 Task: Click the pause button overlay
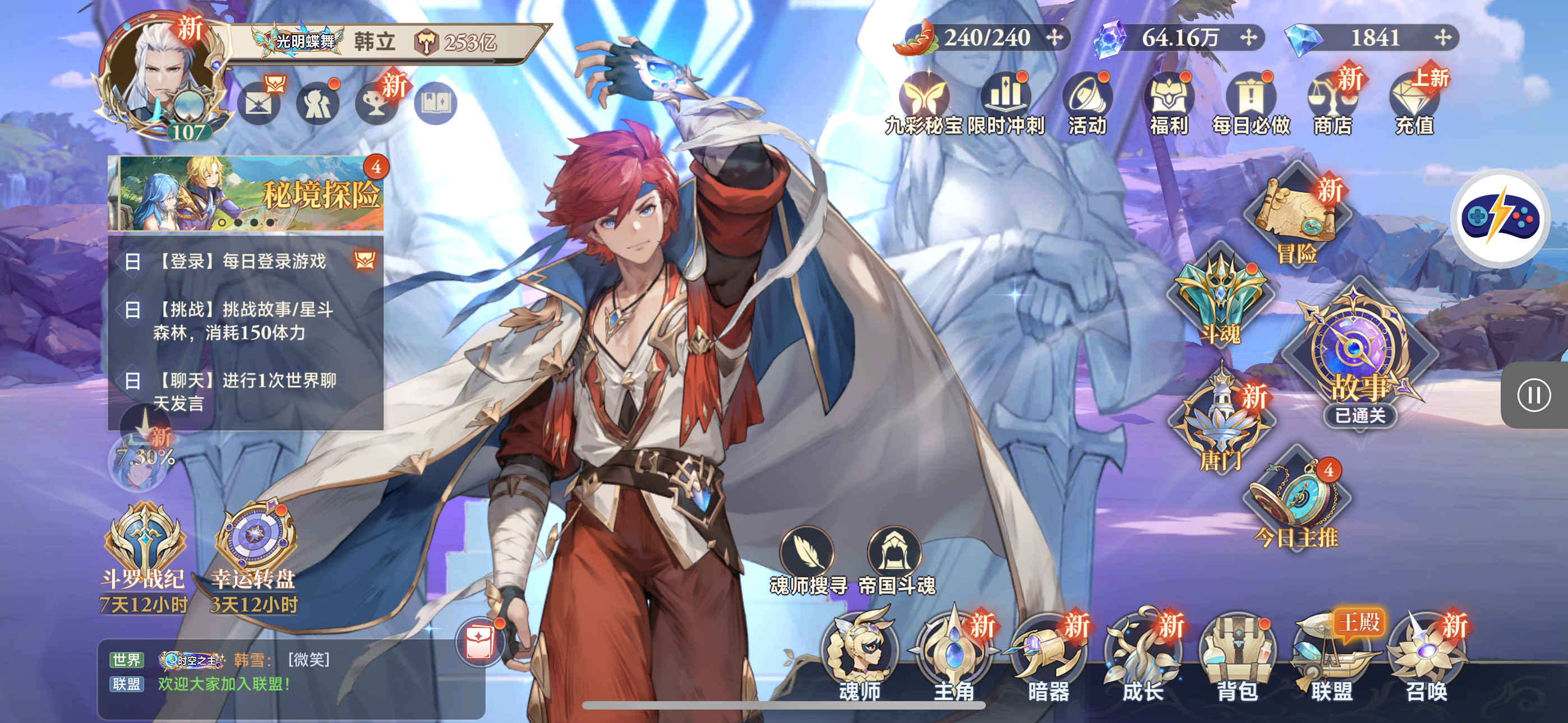point(1533,396)
